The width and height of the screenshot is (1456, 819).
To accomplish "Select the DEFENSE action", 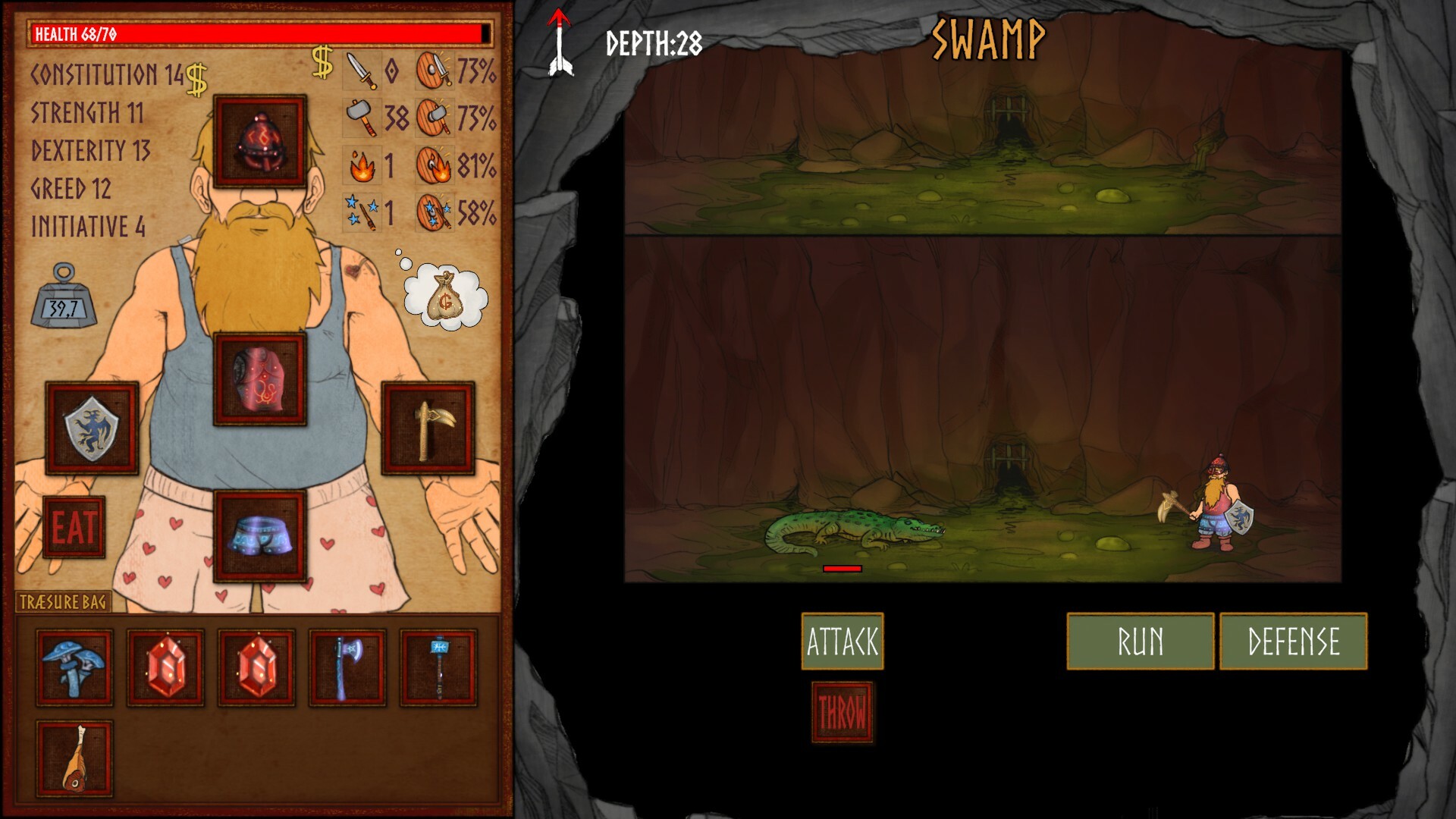I will click(x=1292, y=641).
